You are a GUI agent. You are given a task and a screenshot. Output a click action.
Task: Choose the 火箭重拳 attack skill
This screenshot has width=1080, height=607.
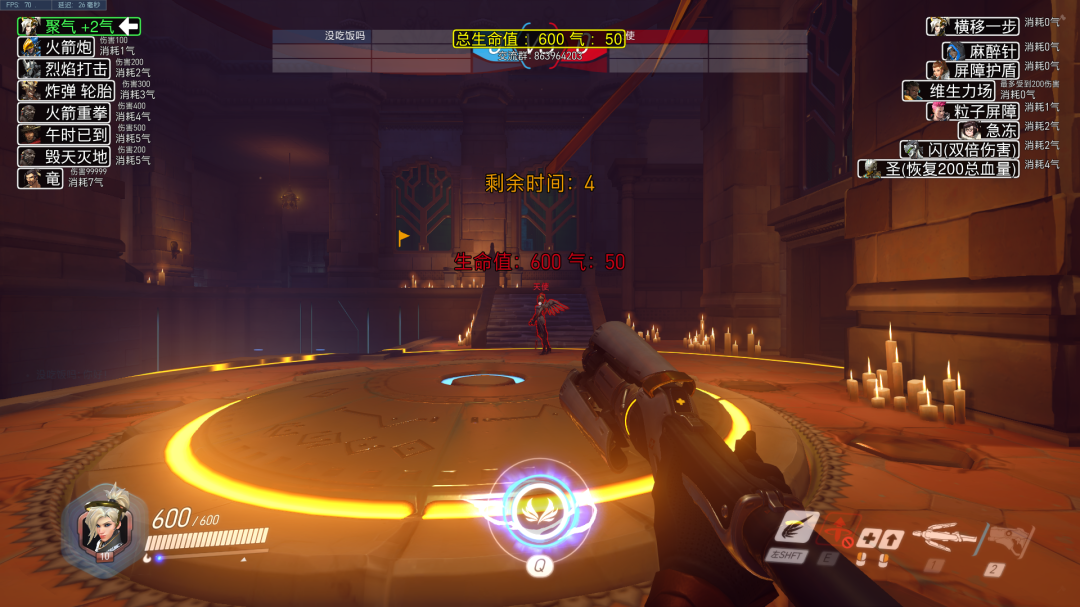tap(64, 113)
